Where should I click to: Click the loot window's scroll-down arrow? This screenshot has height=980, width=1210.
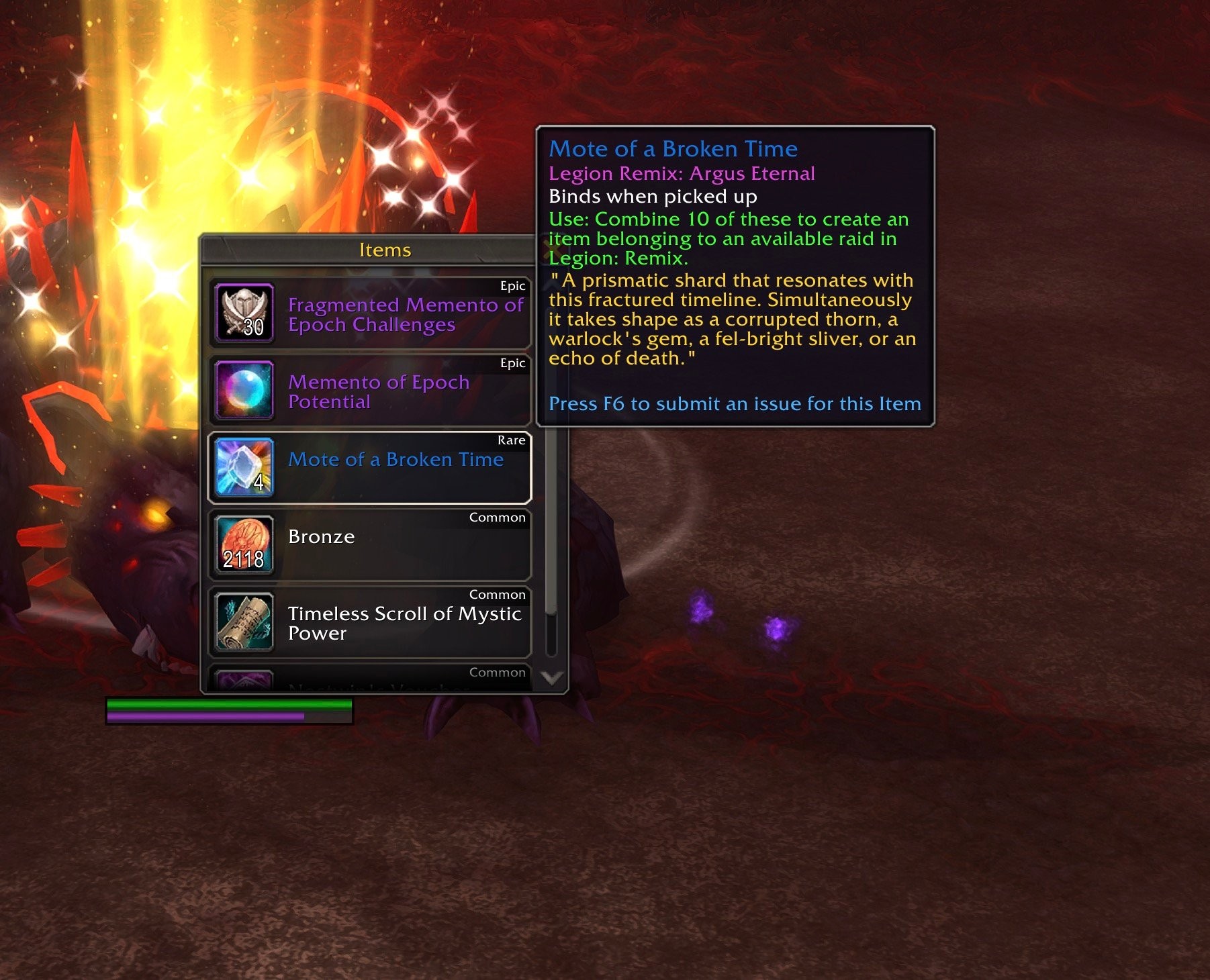[x=552, y=678]
